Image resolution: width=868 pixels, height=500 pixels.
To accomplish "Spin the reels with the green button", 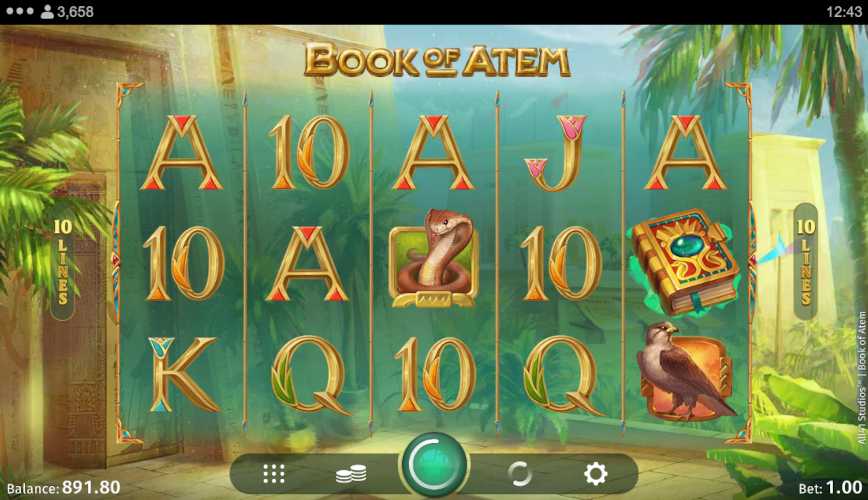I will [434, 467].
